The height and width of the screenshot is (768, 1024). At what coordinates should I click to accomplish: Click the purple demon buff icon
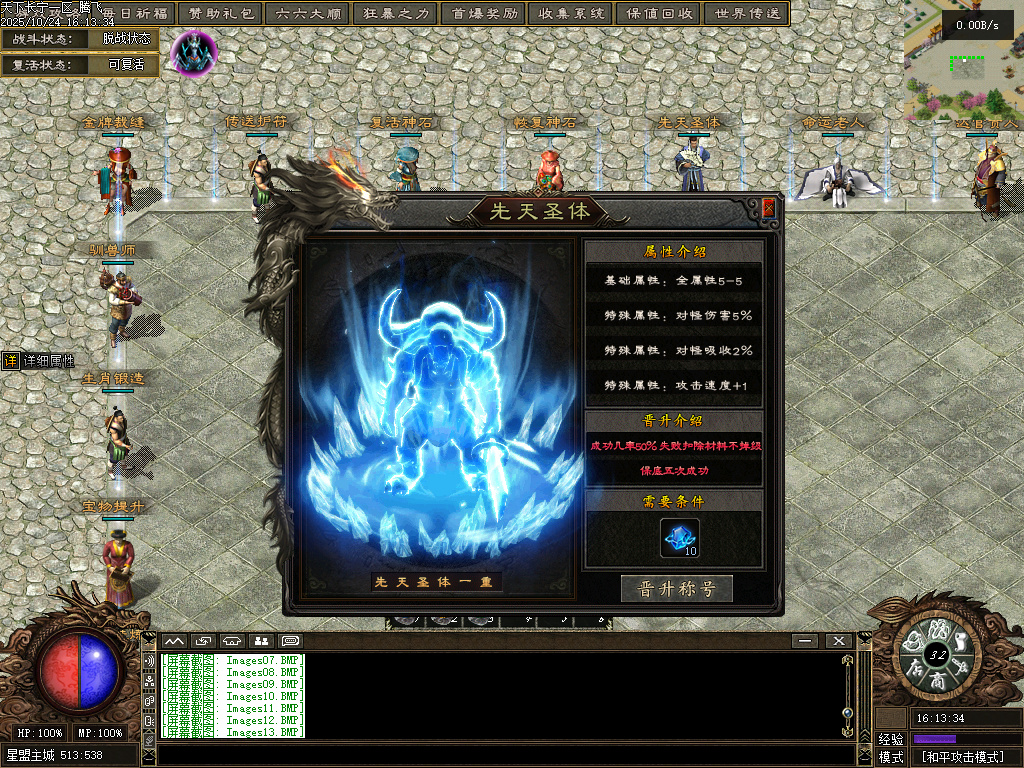point(193,51)
